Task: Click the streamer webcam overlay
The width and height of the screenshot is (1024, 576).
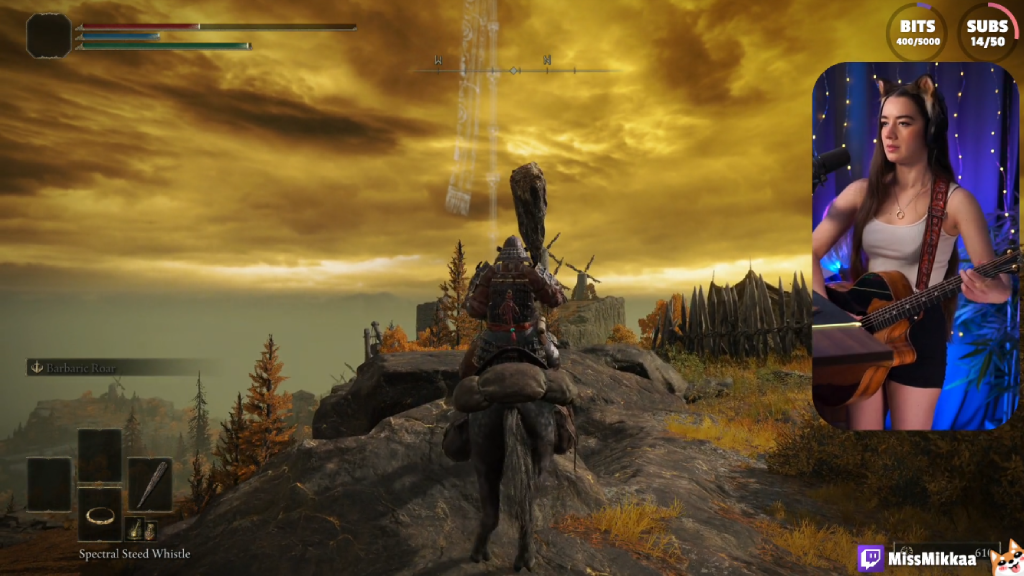Action: (914, 245)
